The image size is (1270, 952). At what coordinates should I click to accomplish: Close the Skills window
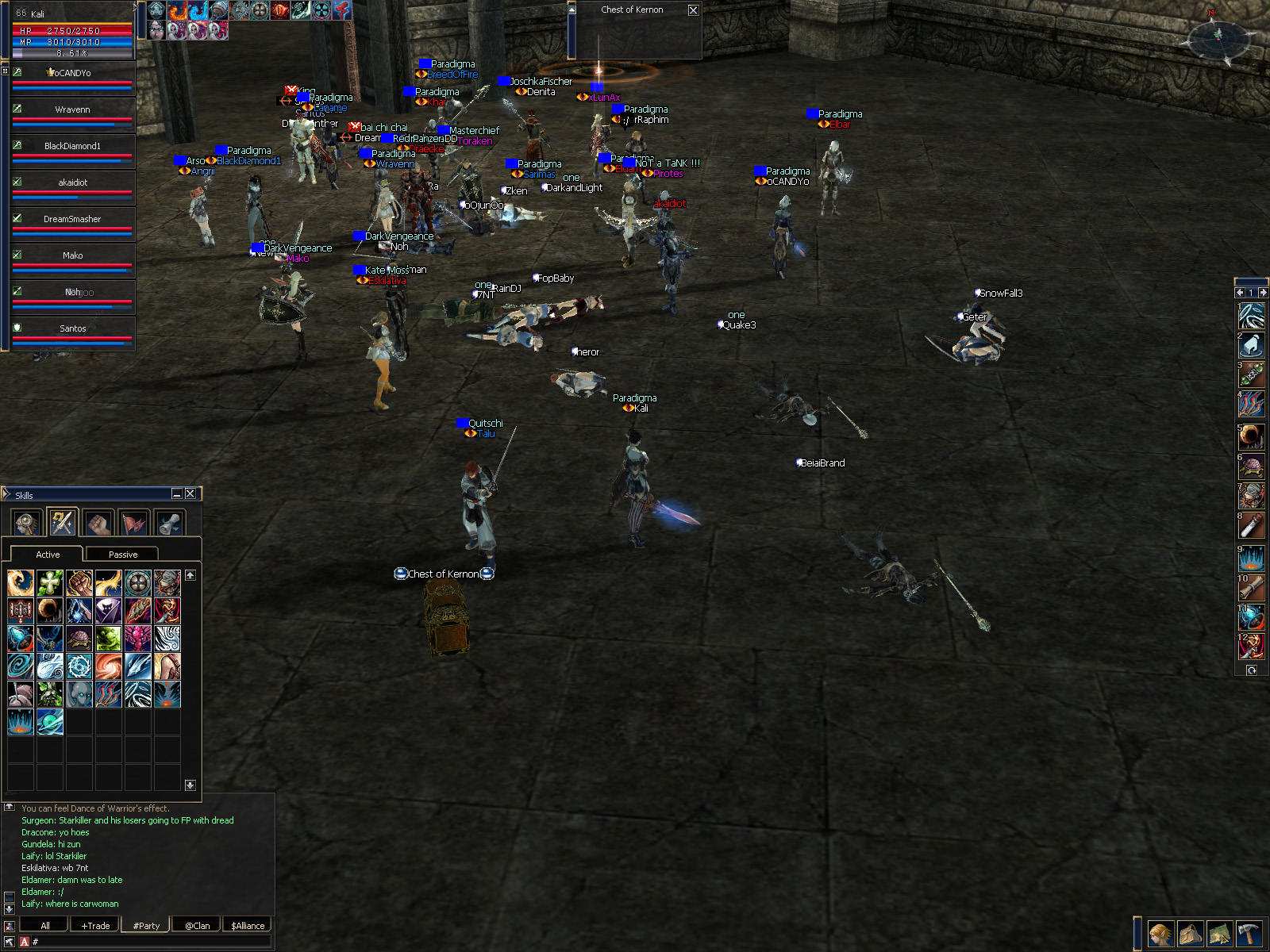click(x=190, y=493)
